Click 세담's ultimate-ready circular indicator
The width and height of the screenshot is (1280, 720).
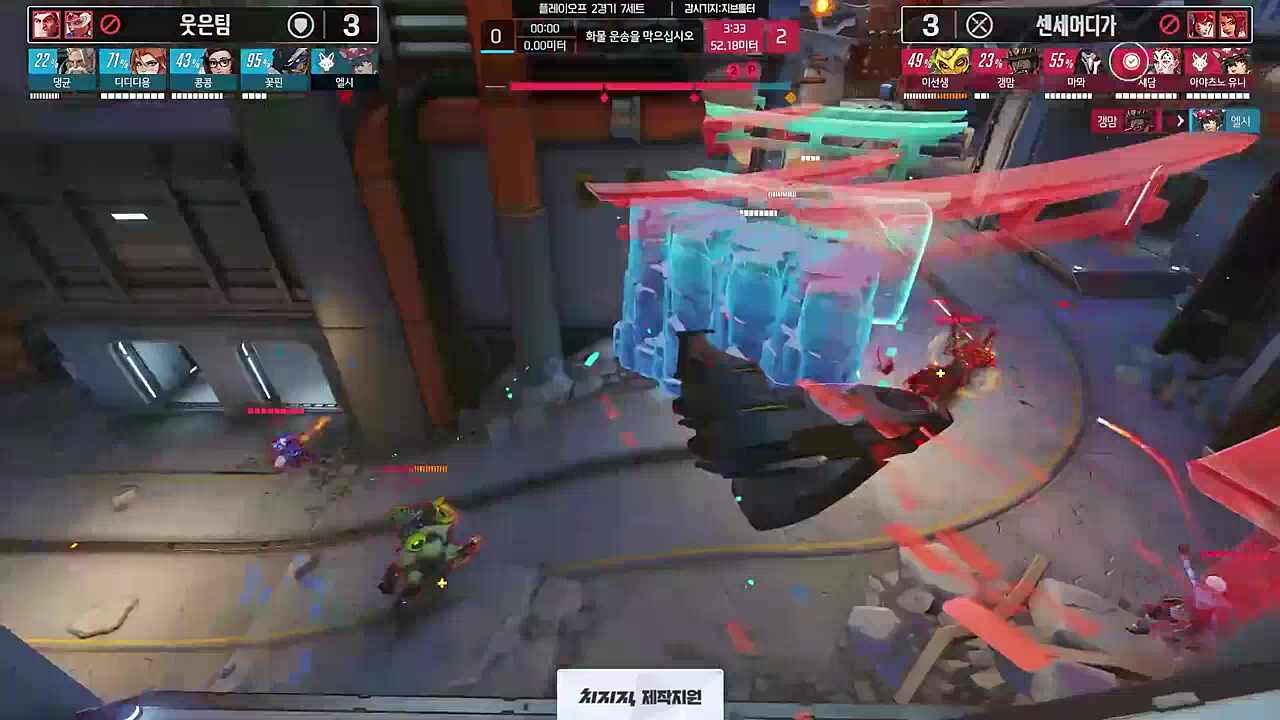click(x=1130, y=62)
